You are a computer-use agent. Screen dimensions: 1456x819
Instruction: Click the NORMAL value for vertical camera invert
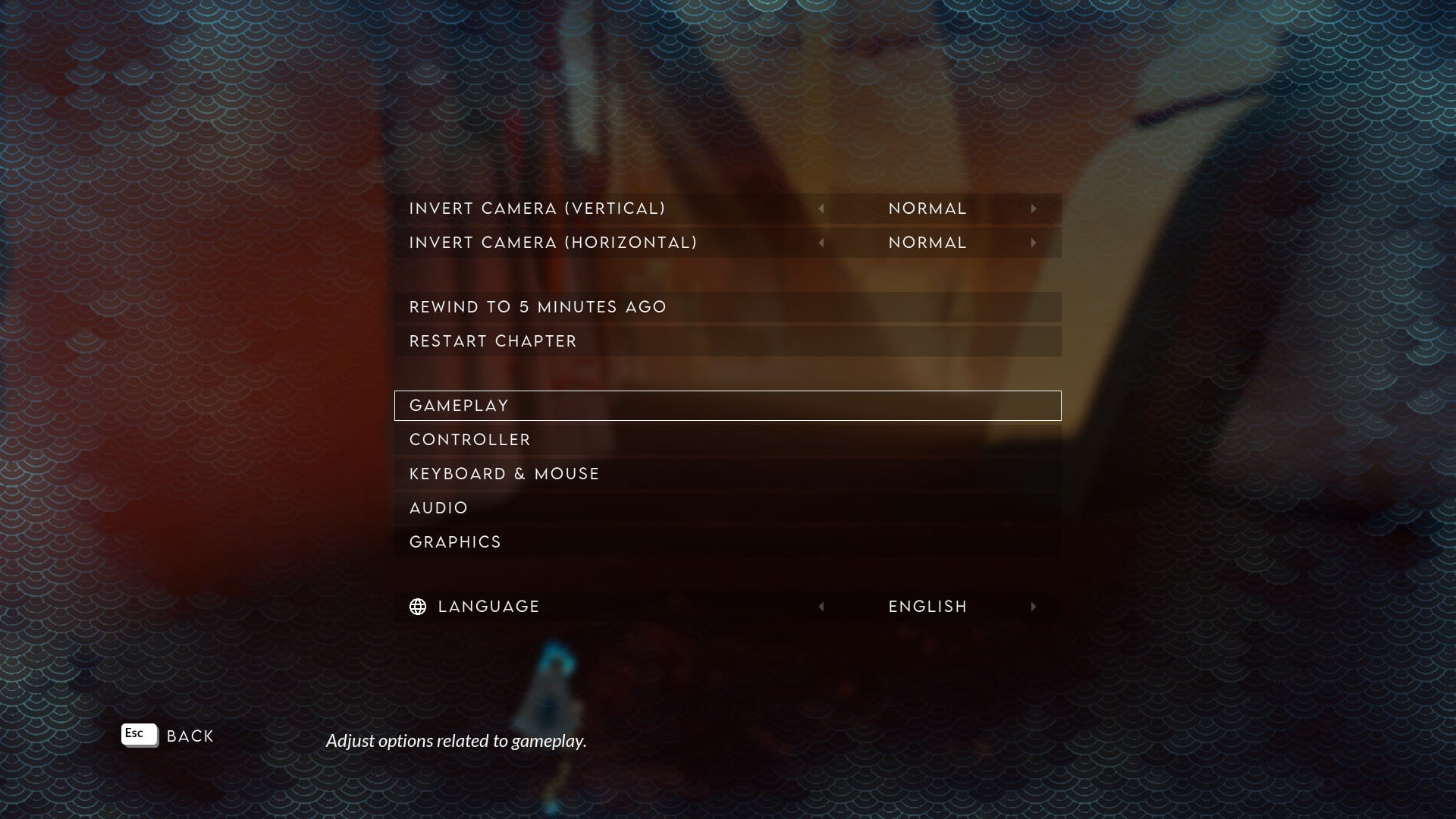coord(927,208)
